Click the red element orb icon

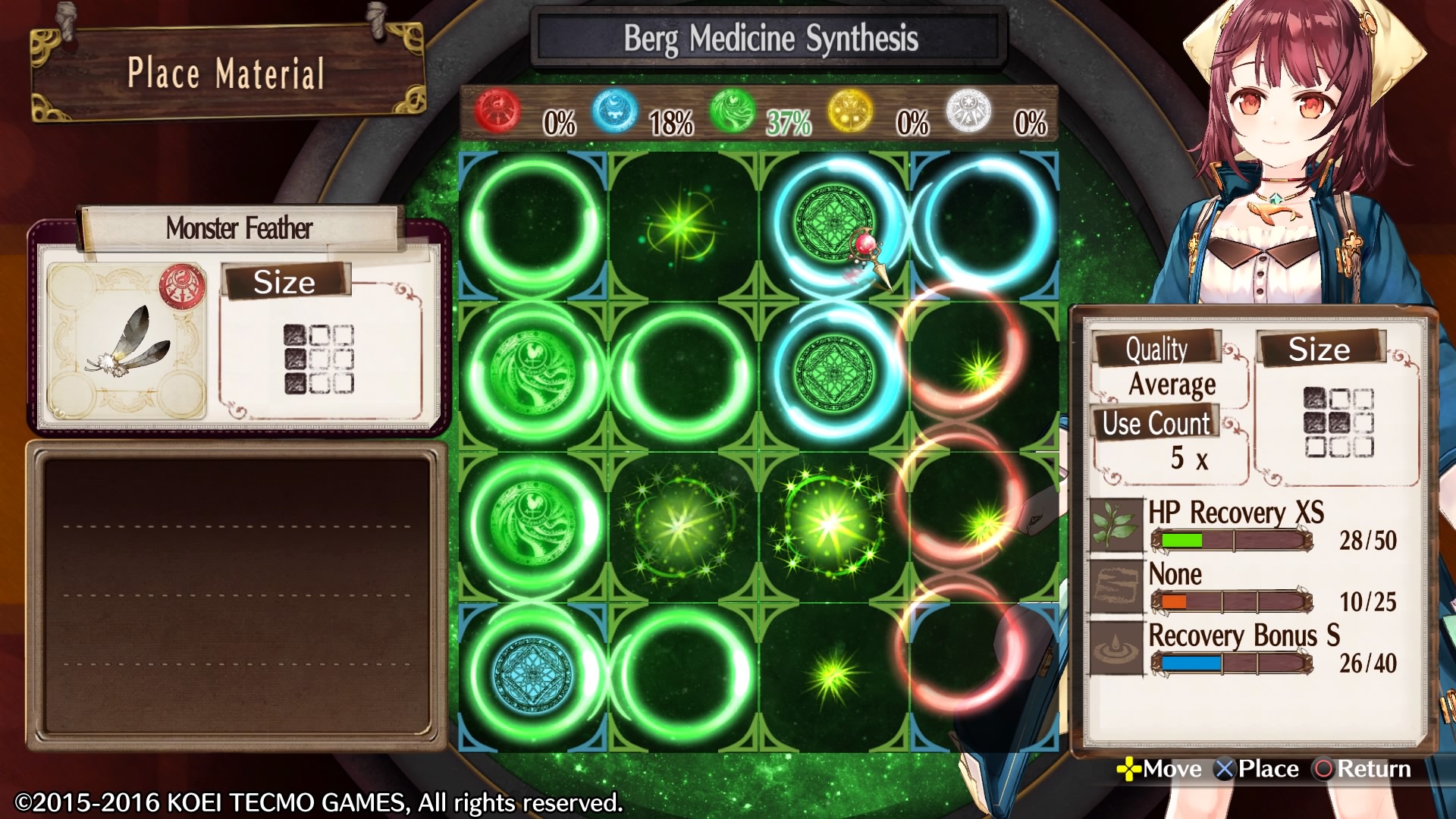click(497, 111)
